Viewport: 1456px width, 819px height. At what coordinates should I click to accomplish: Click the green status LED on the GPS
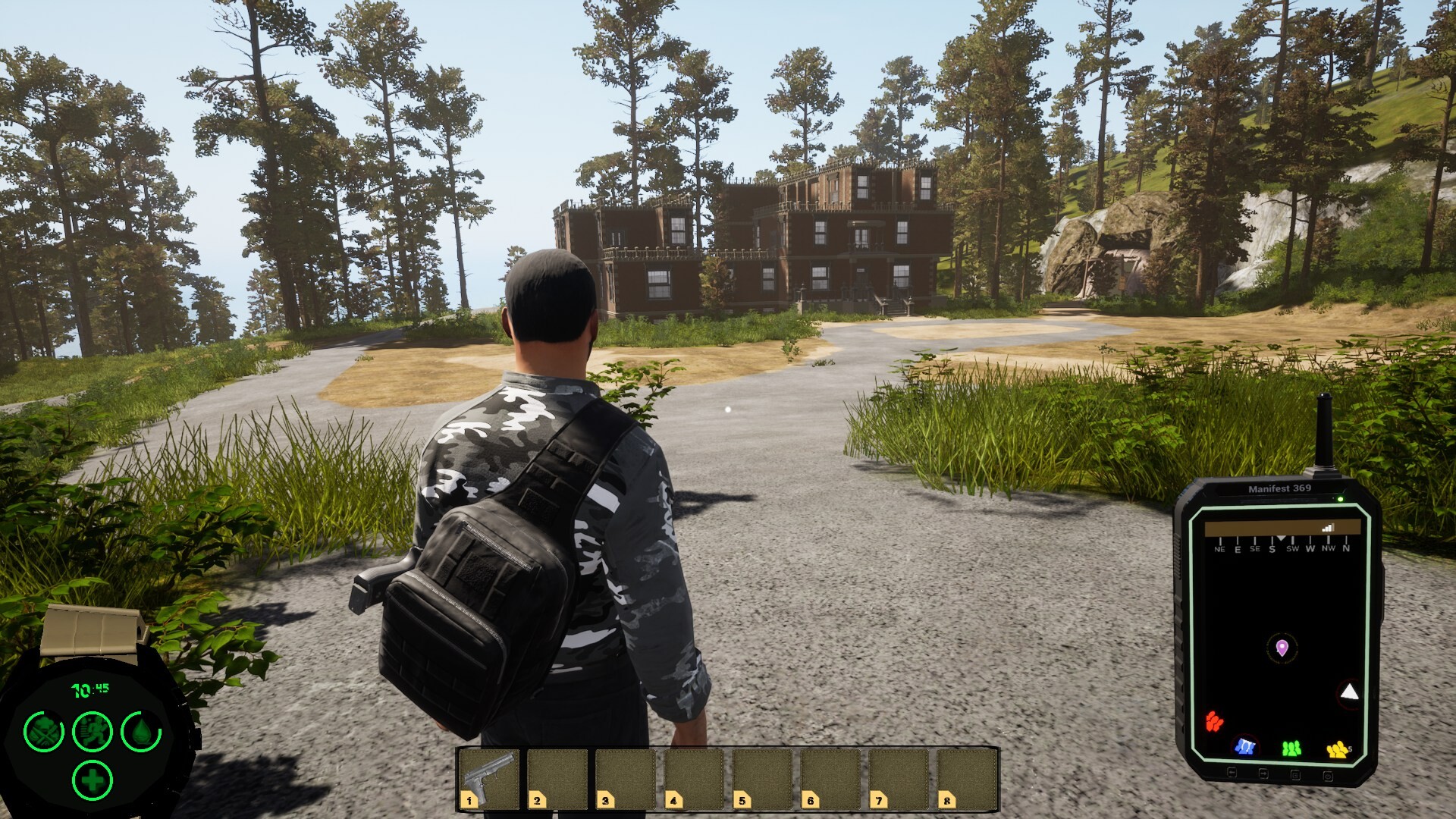click(1340, 500)
